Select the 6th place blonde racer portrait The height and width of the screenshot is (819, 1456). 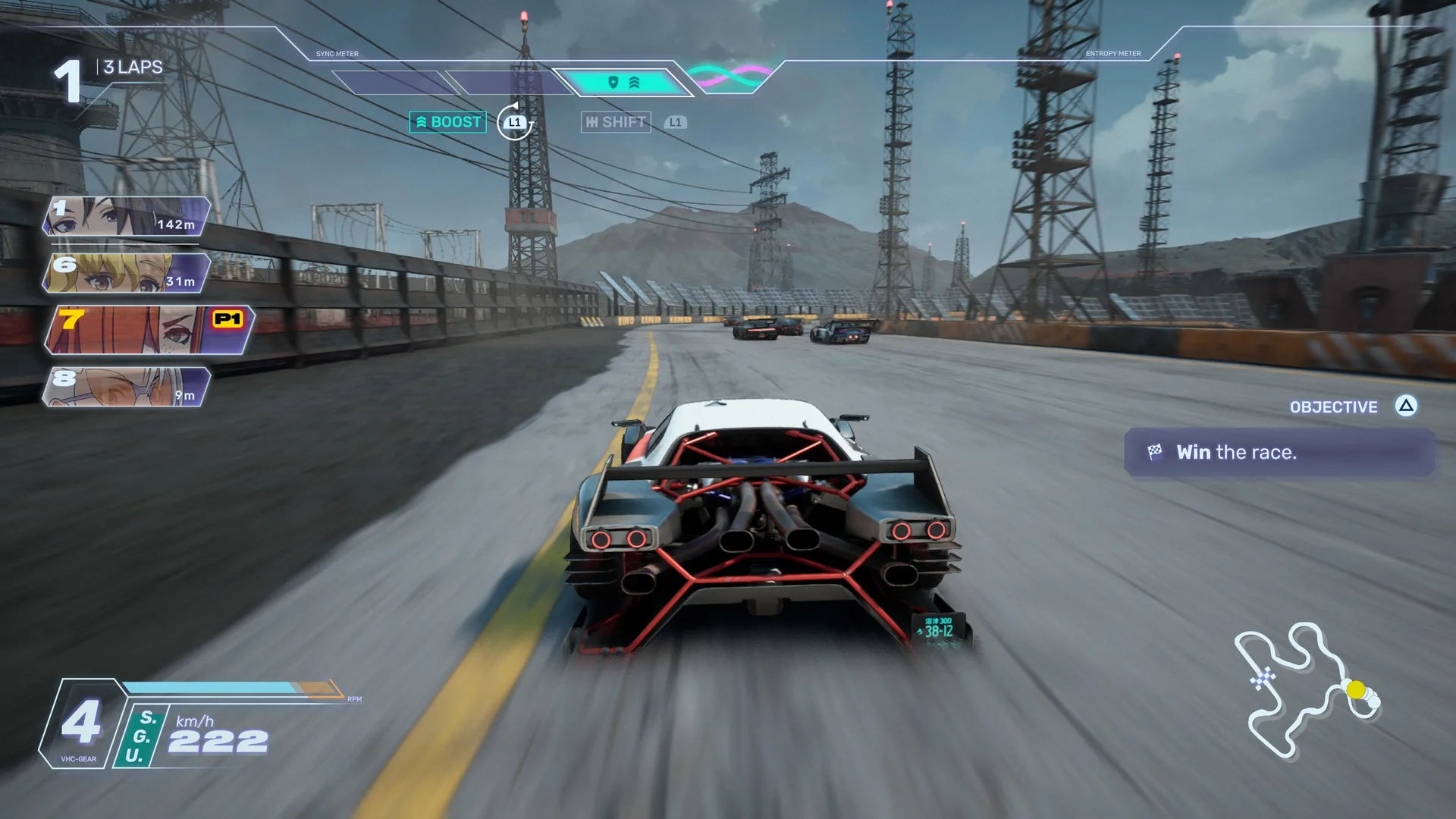coord(126,273)
